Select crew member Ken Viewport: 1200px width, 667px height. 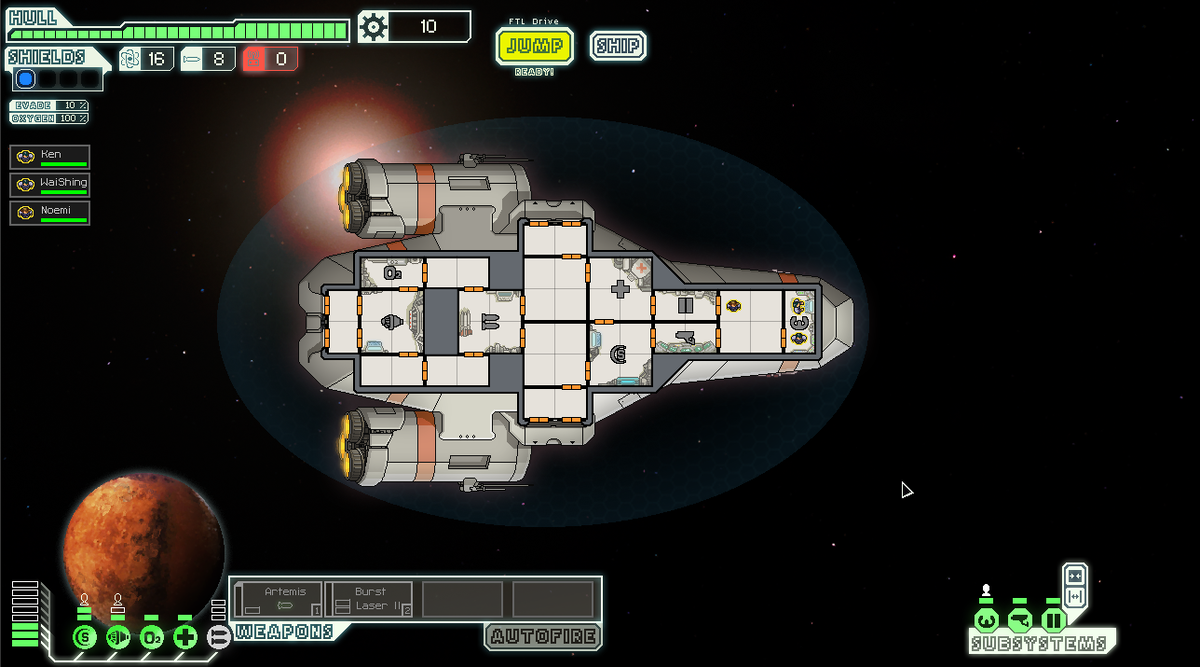tap(51, 156)
